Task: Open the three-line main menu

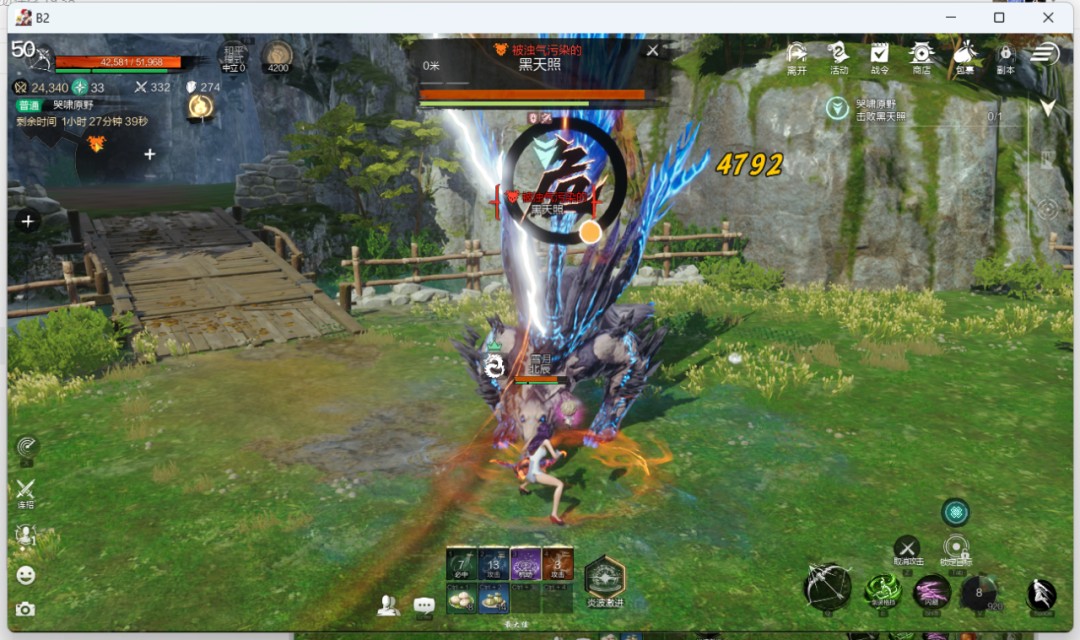Action: 1045,53
